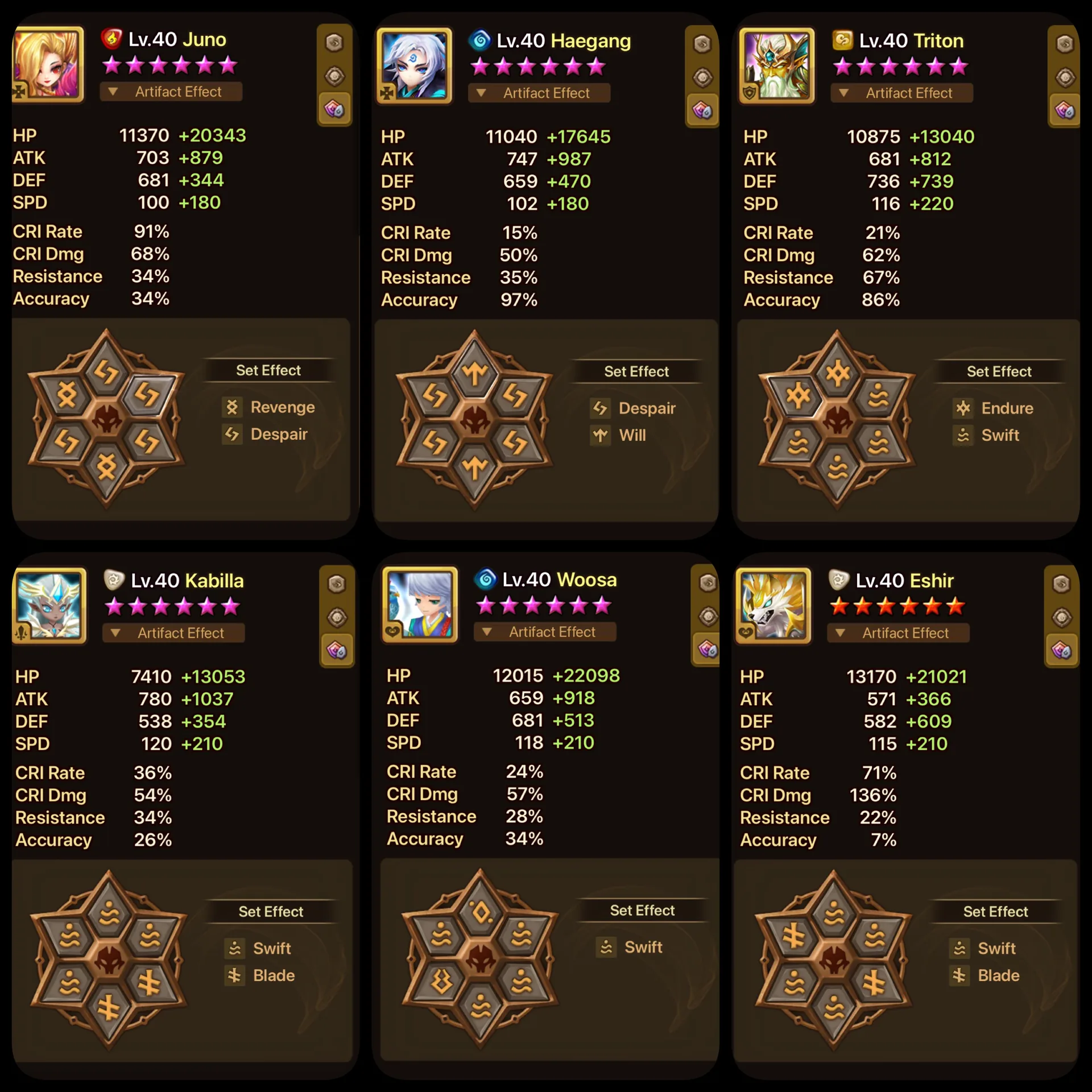Screen dimensions: 1092x1092
Task: Open Eshir's portrait thumbnail
Action: coord(773,605)
